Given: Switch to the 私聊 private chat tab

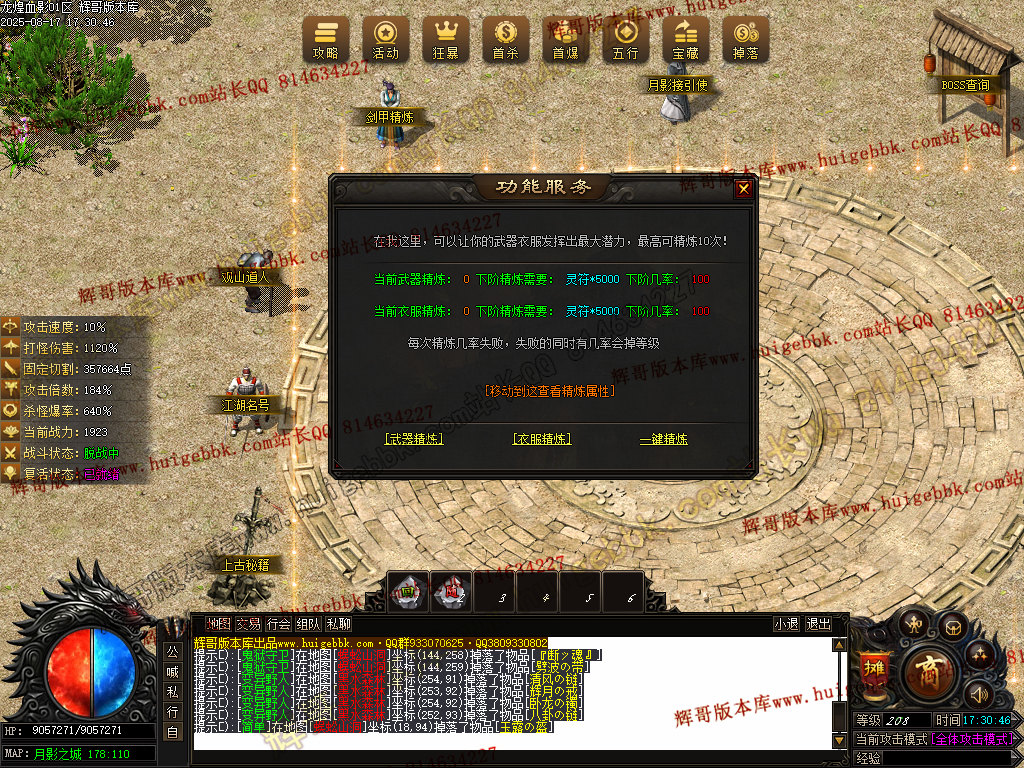Looking at the screenshot, I should pos(338,624).
